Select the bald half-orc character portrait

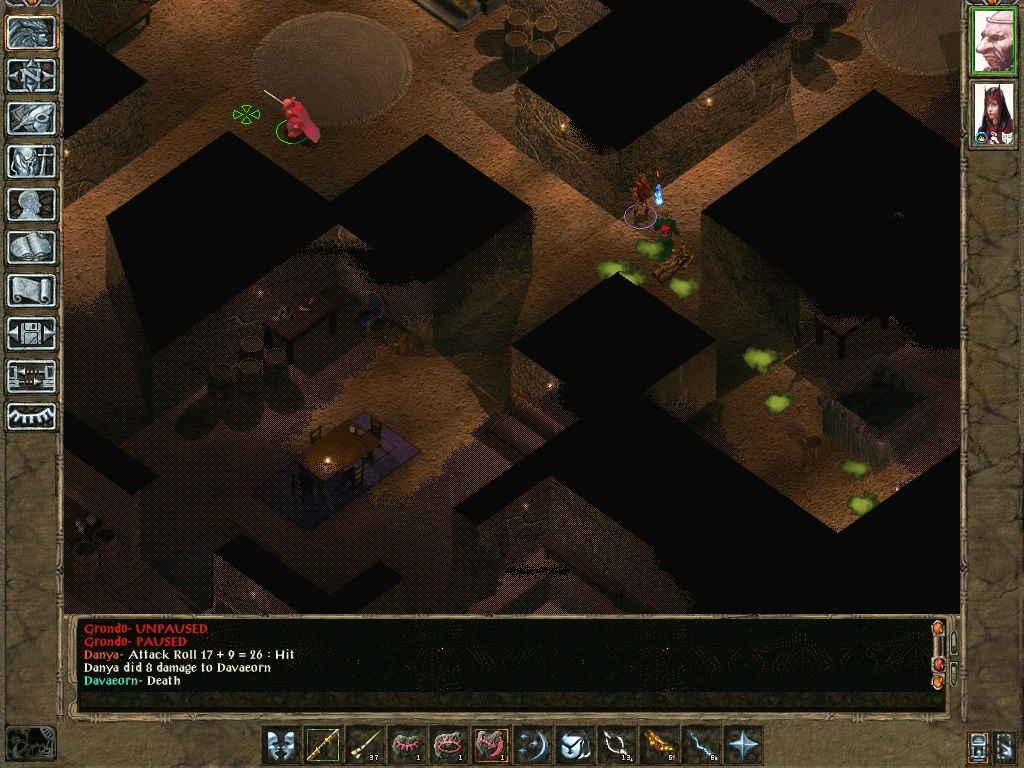click(x=993, y=41)
